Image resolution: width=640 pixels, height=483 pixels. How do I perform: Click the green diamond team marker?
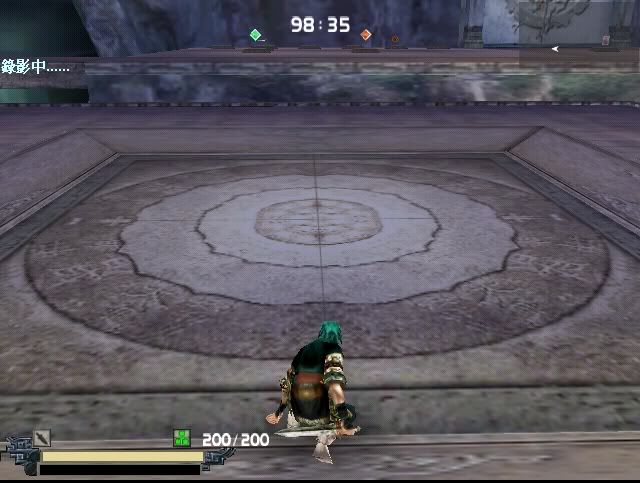coord(255,35)
